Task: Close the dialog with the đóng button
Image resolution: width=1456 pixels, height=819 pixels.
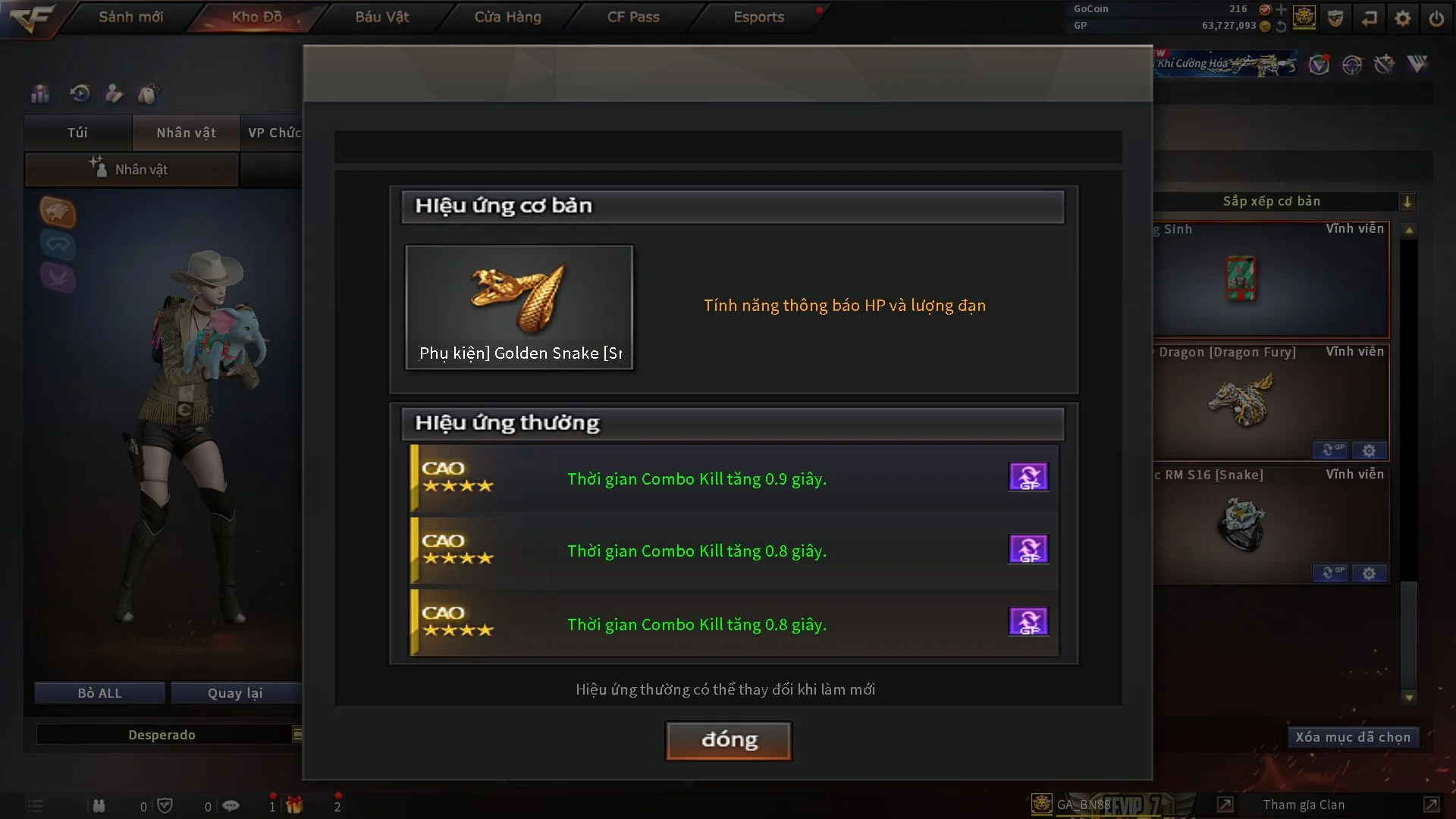Action: tap(728, 740)
